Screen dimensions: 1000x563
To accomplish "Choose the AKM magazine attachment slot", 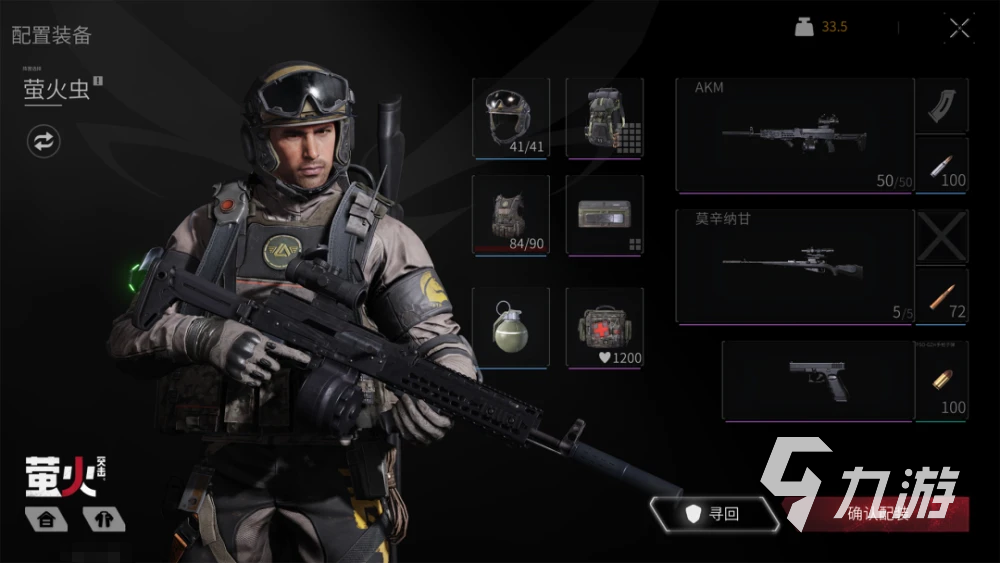I will pos(941,105).
